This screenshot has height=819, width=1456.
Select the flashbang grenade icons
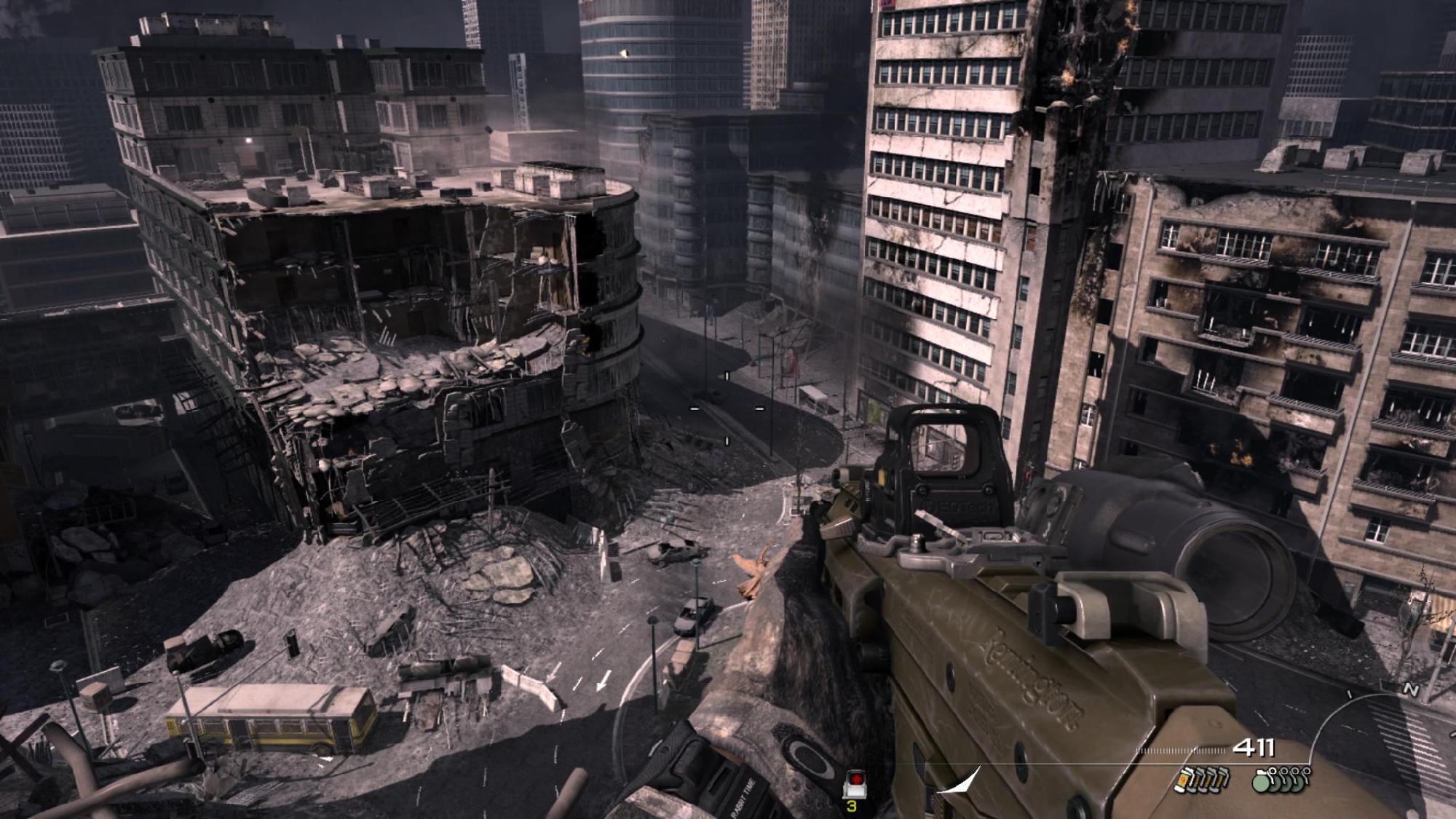click(1202, 780)
